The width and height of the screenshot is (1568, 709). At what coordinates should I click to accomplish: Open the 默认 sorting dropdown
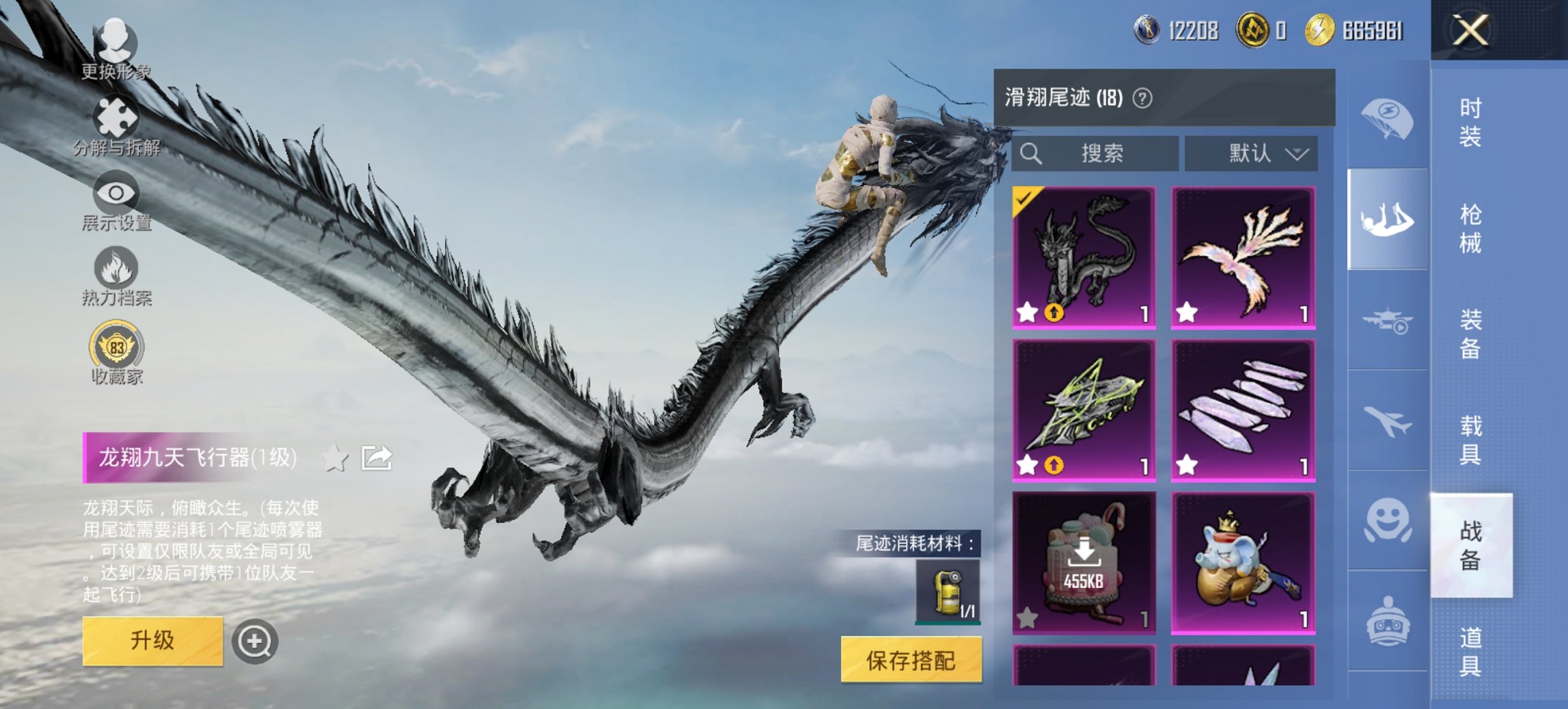pos(1256,154)
